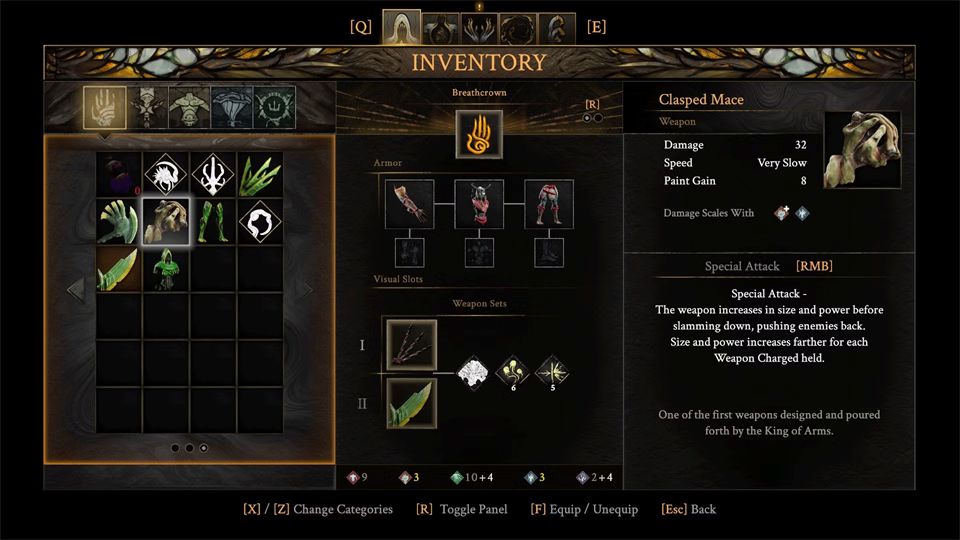Viewport: 960px width, 540px height.
Task: Select the dark purple orb item
Action: tap(119, 174)
